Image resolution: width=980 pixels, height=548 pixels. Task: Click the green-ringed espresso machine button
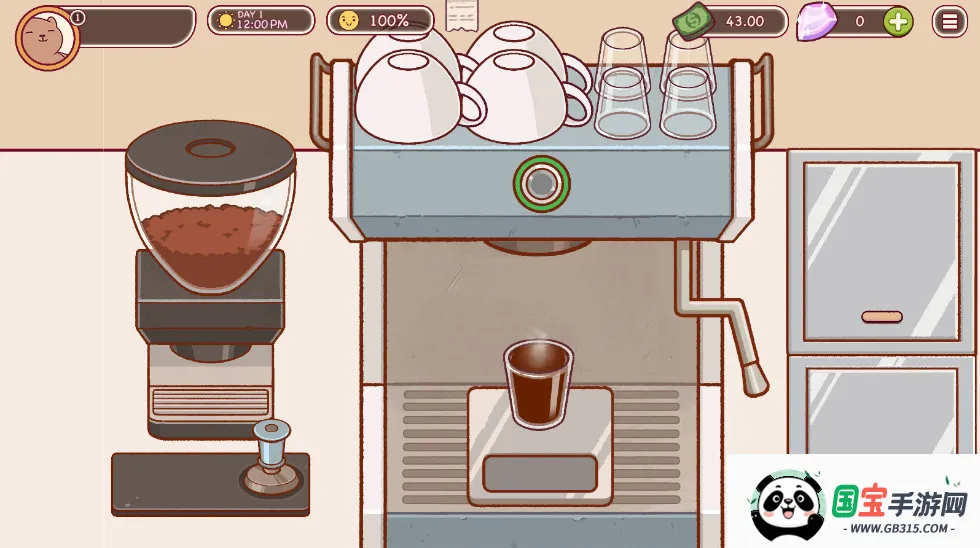pyautogui.click(x=541, y=183)
